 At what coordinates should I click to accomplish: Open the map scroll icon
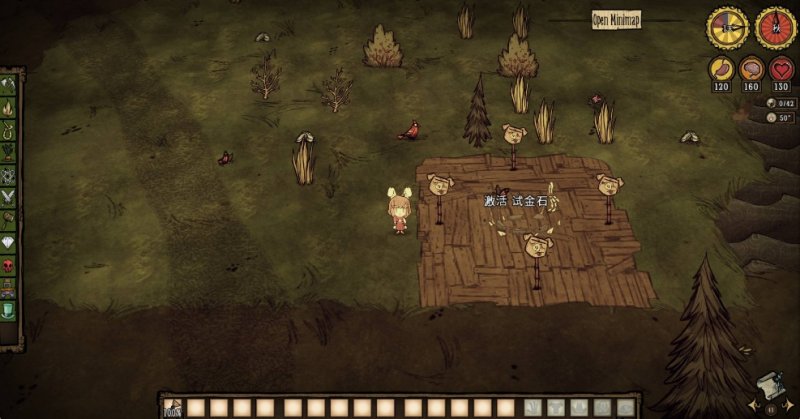coord(770,386)
